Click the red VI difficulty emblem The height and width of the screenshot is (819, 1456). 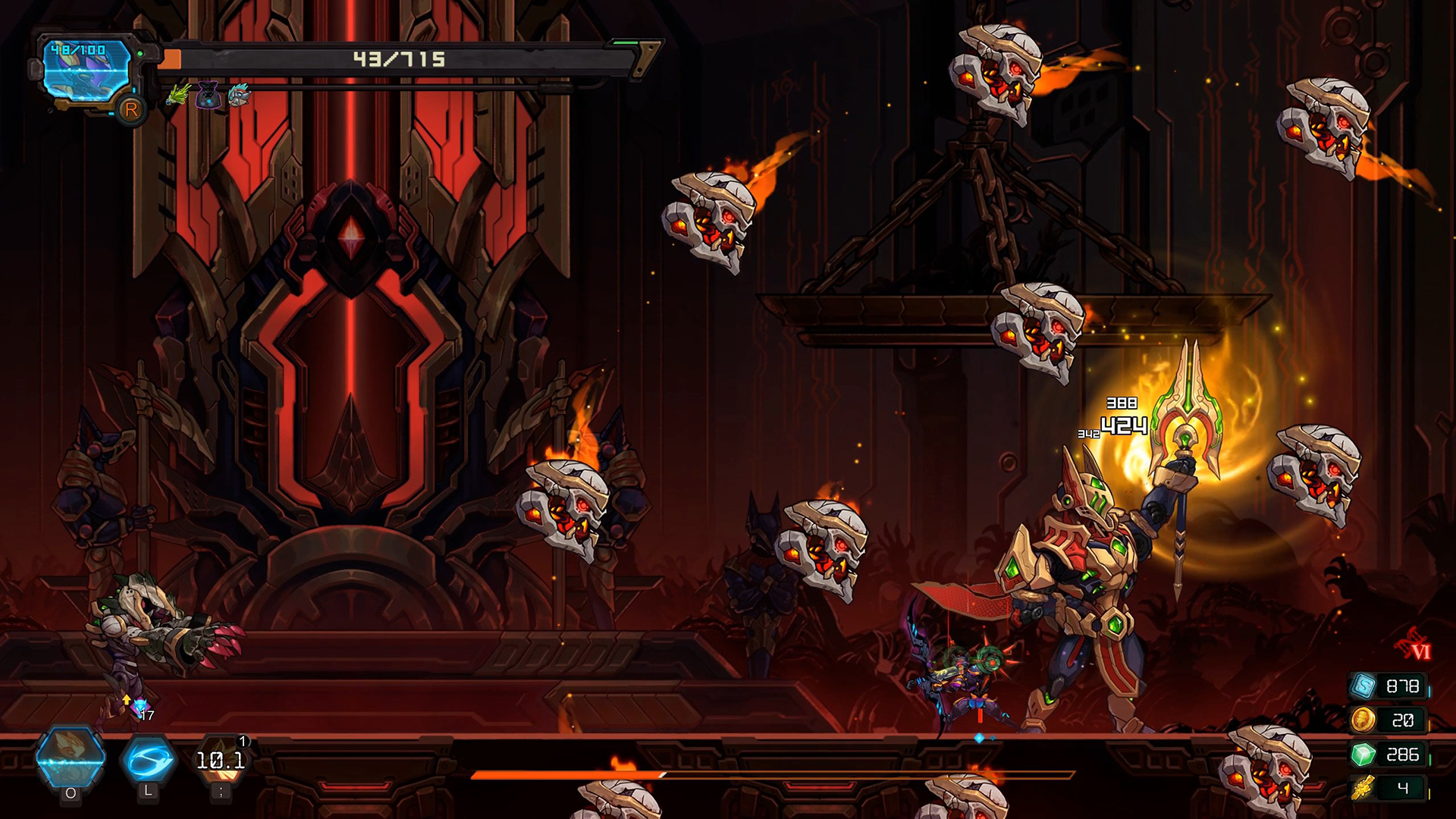(1415, 646)
